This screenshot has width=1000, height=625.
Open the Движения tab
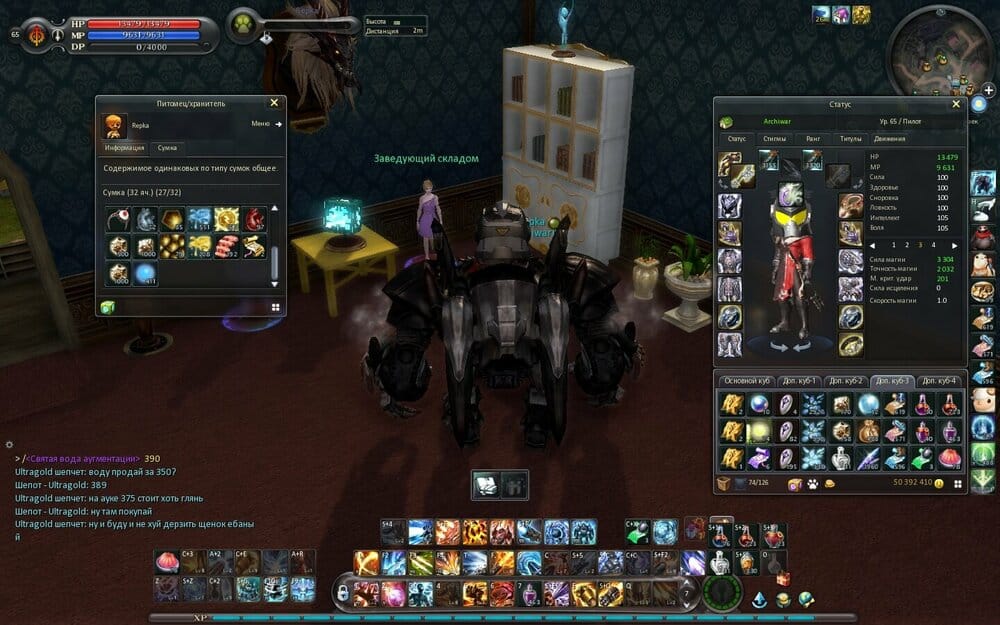tap(889, 139)
